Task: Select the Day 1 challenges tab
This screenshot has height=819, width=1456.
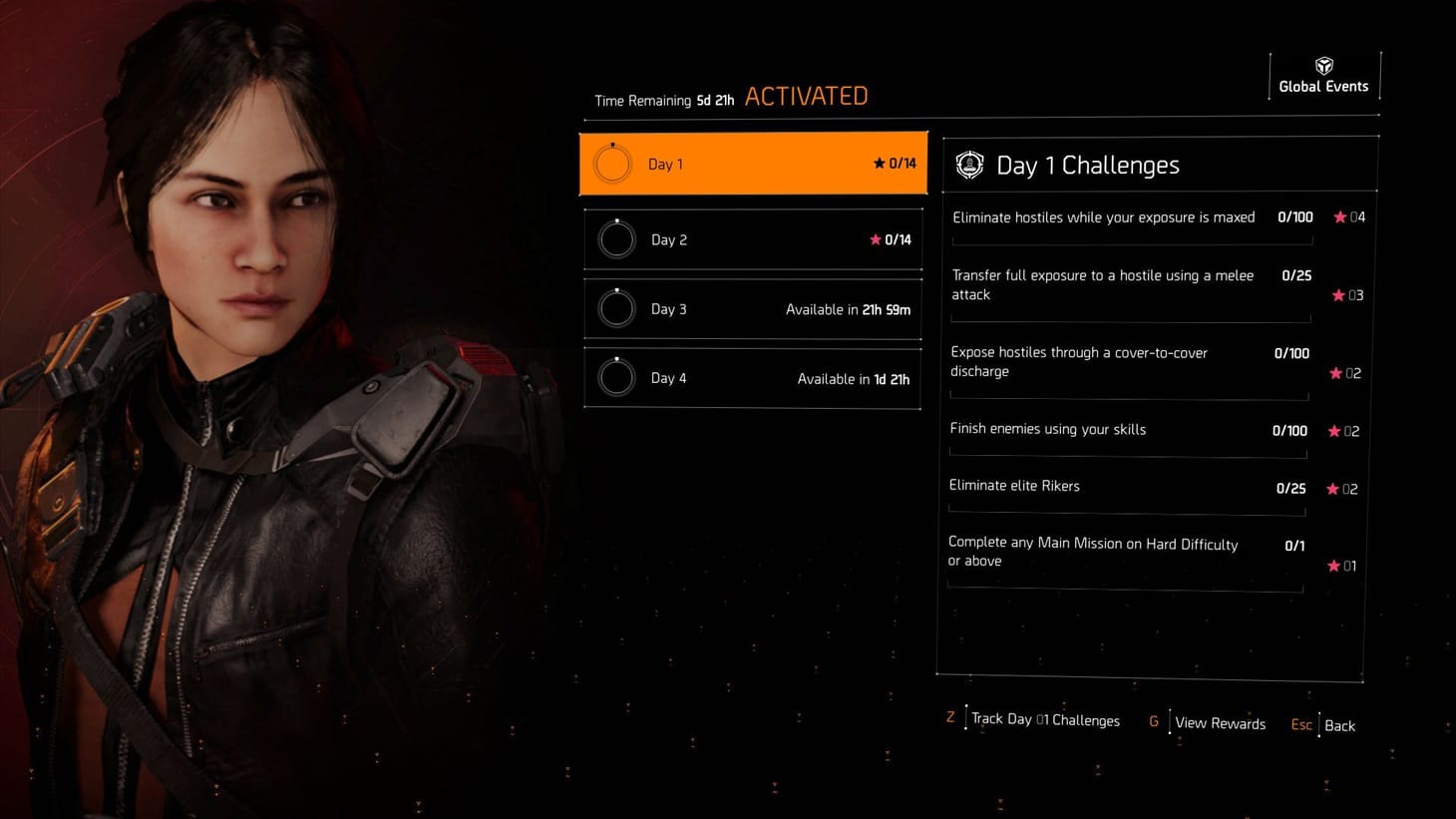Action: click(753, 163)
